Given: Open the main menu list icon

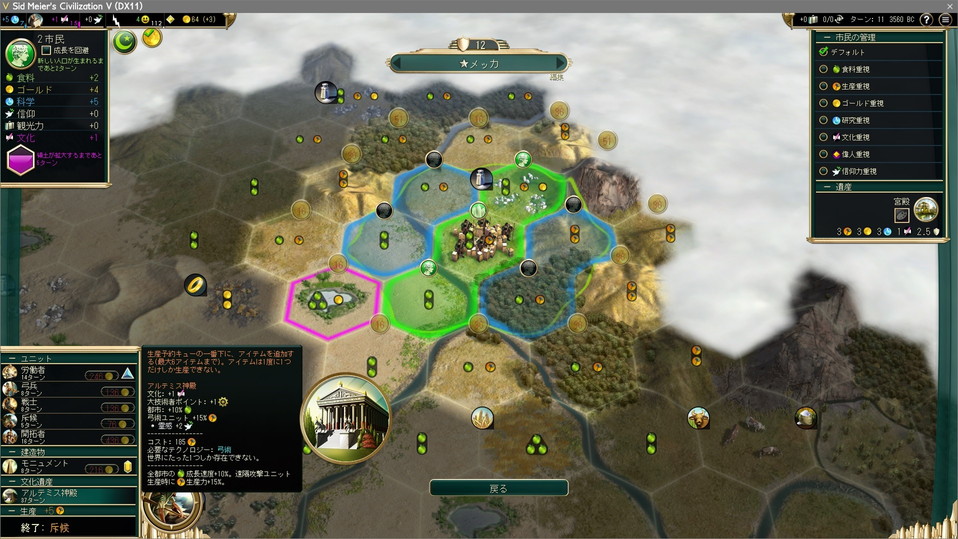Looking at the screenshot, I should [x=945, y=19].
